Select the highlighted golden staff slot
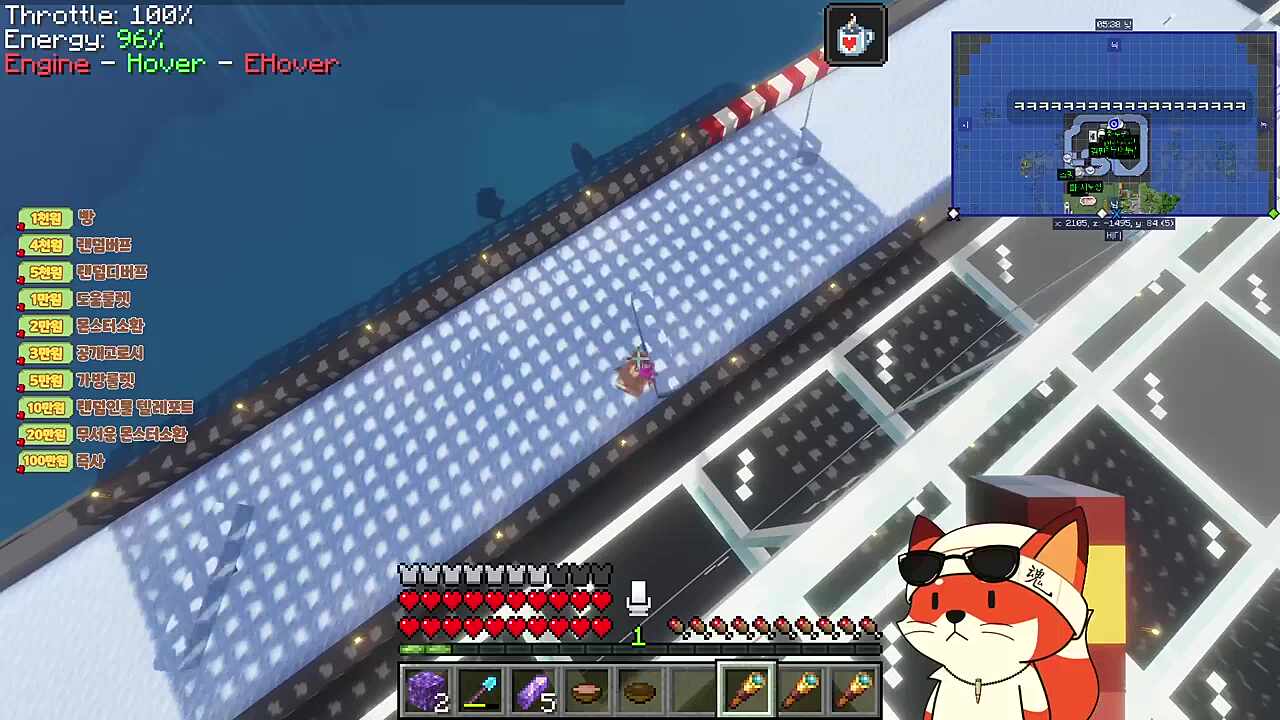The height and width of the screenshot is (720, 1280). coord(746,691)
